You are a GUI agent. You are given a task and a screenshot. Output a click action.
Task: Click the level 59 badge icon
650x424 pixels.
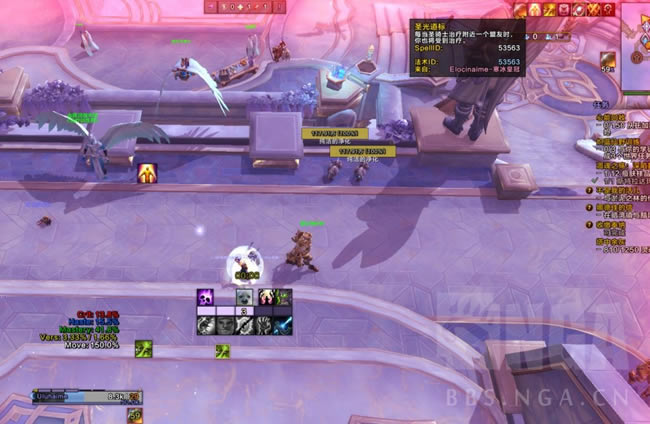pyautogui.click(x=135, y=414)
